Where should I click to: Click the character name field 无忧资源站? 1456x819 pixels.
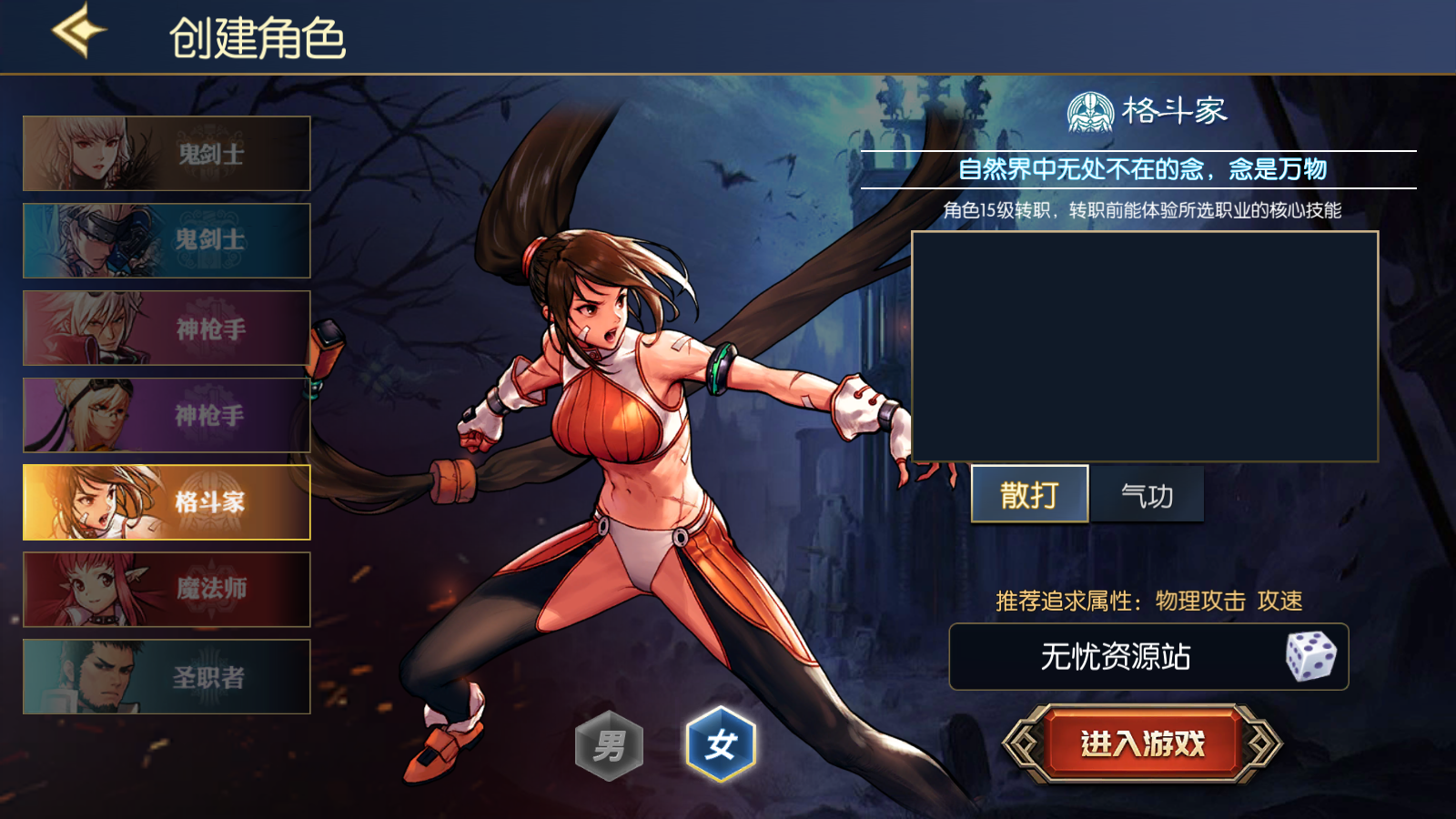[1115, 656]
